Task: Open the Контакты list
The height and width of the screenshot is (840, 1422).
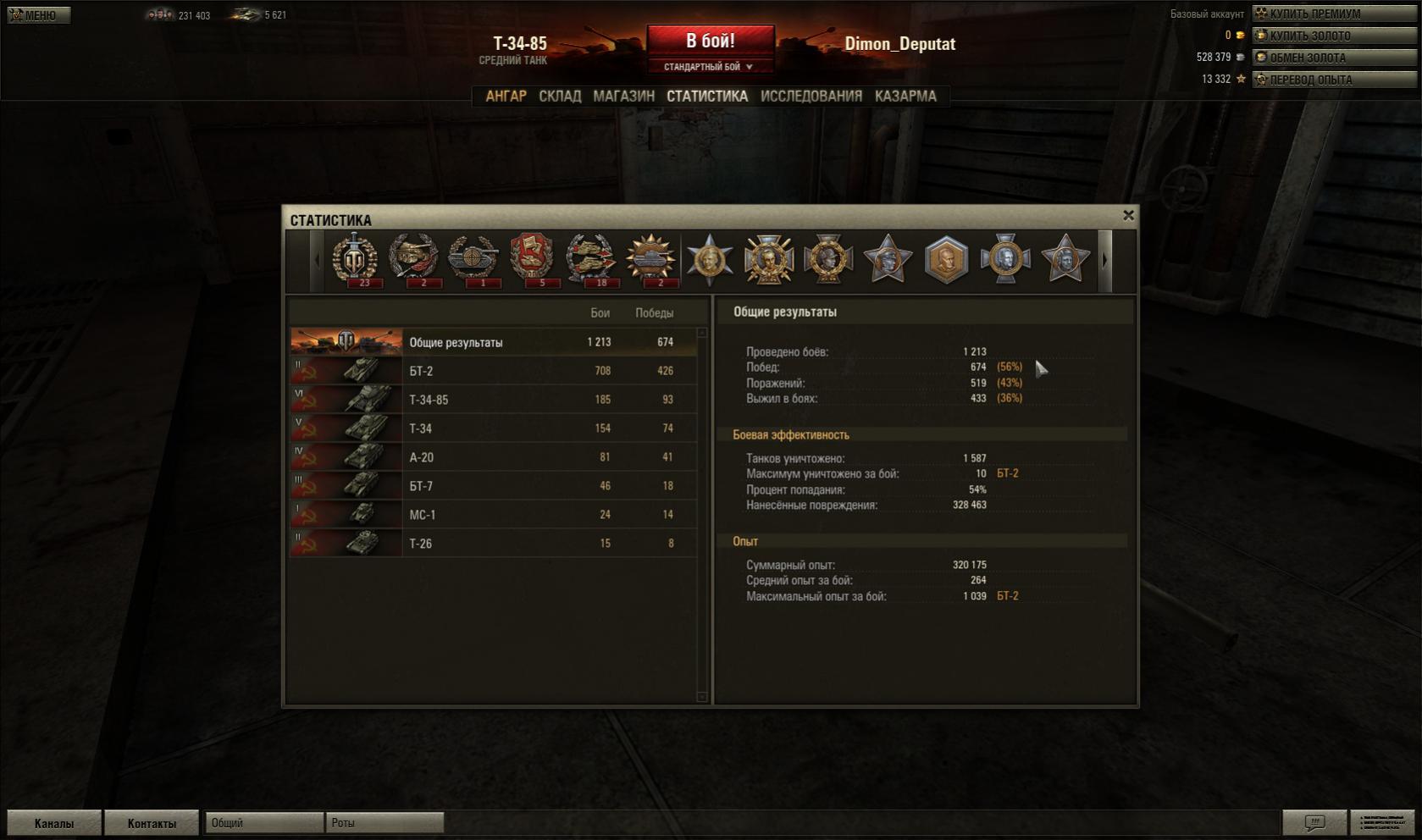Action: pyautogui.click(x=152, y=823)
